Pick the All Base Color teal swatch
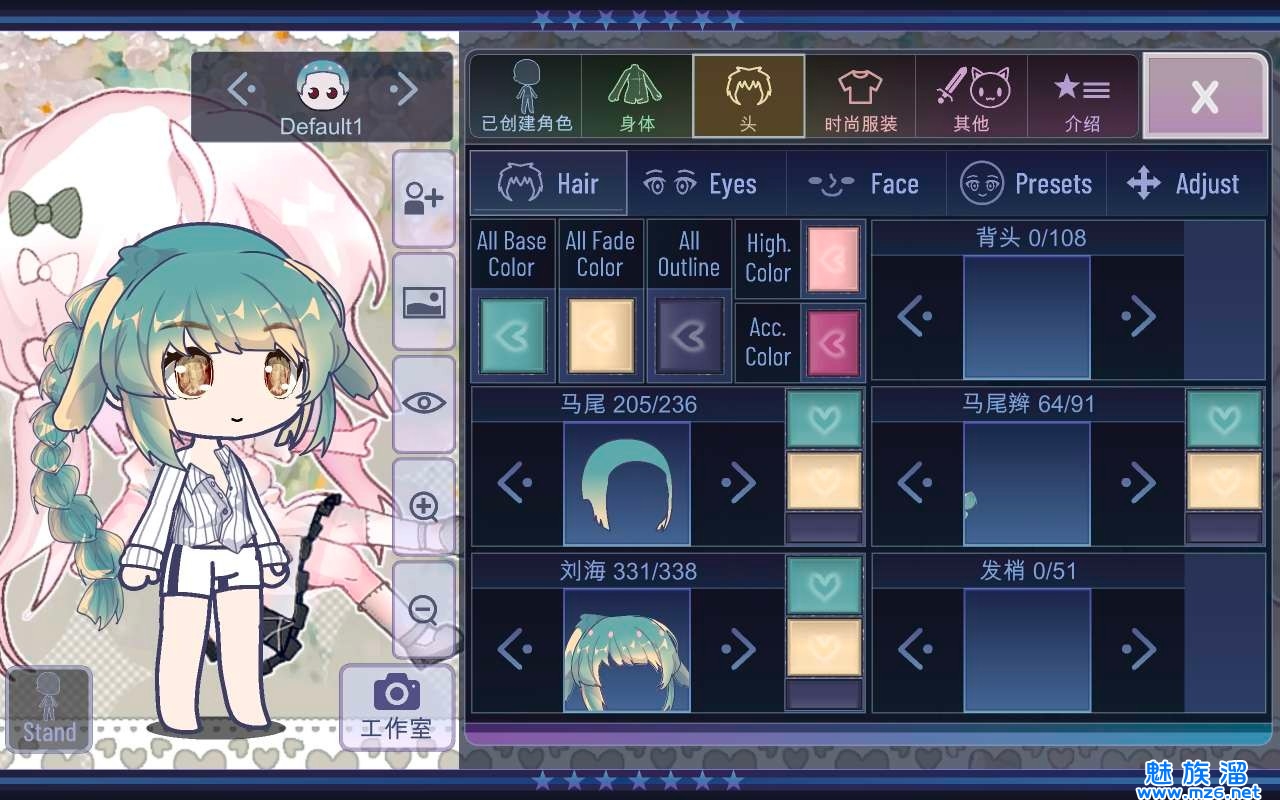 point(512,336)
